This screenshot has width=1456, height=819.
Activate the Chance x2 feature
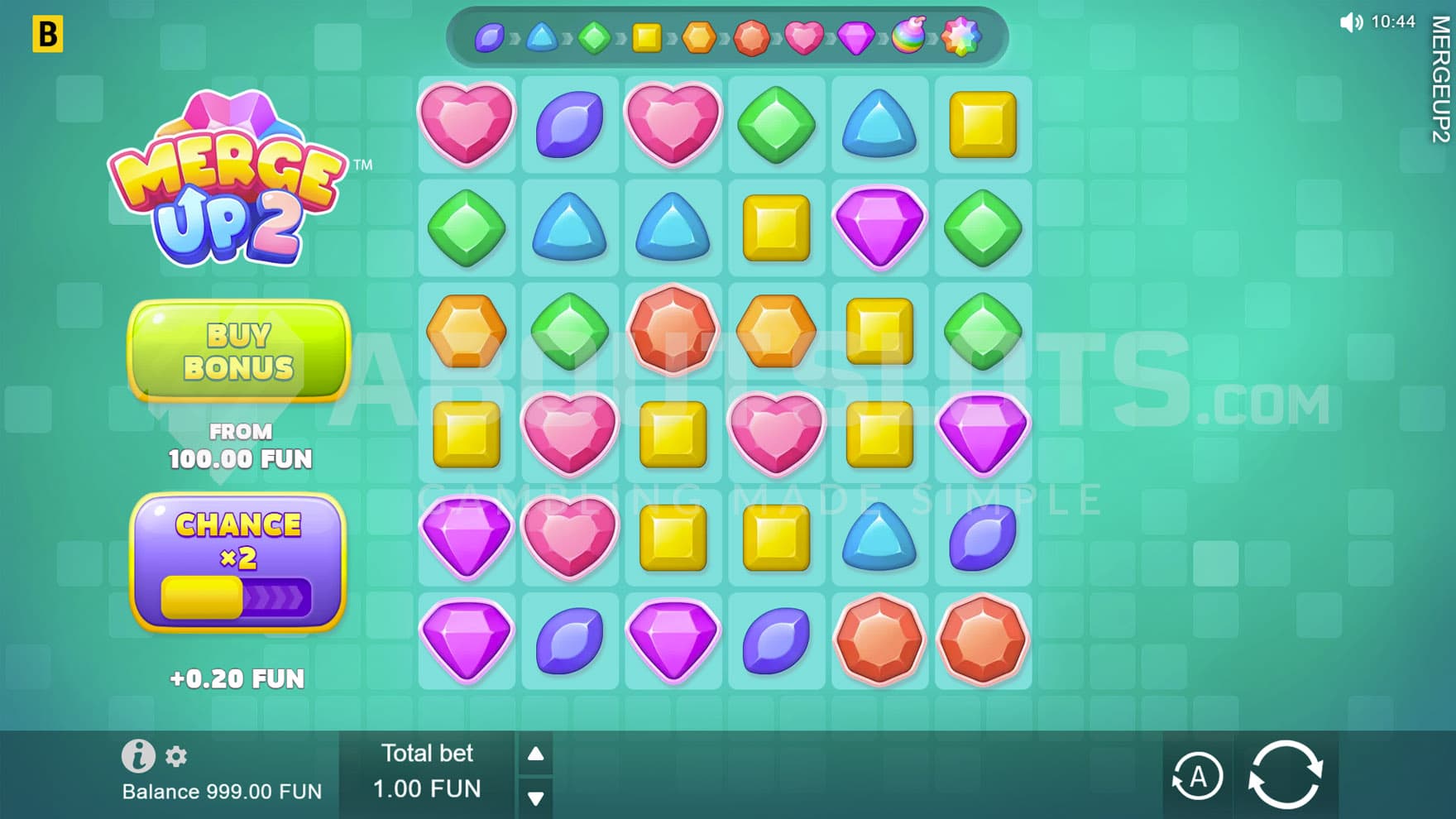[x=238, y=563]
